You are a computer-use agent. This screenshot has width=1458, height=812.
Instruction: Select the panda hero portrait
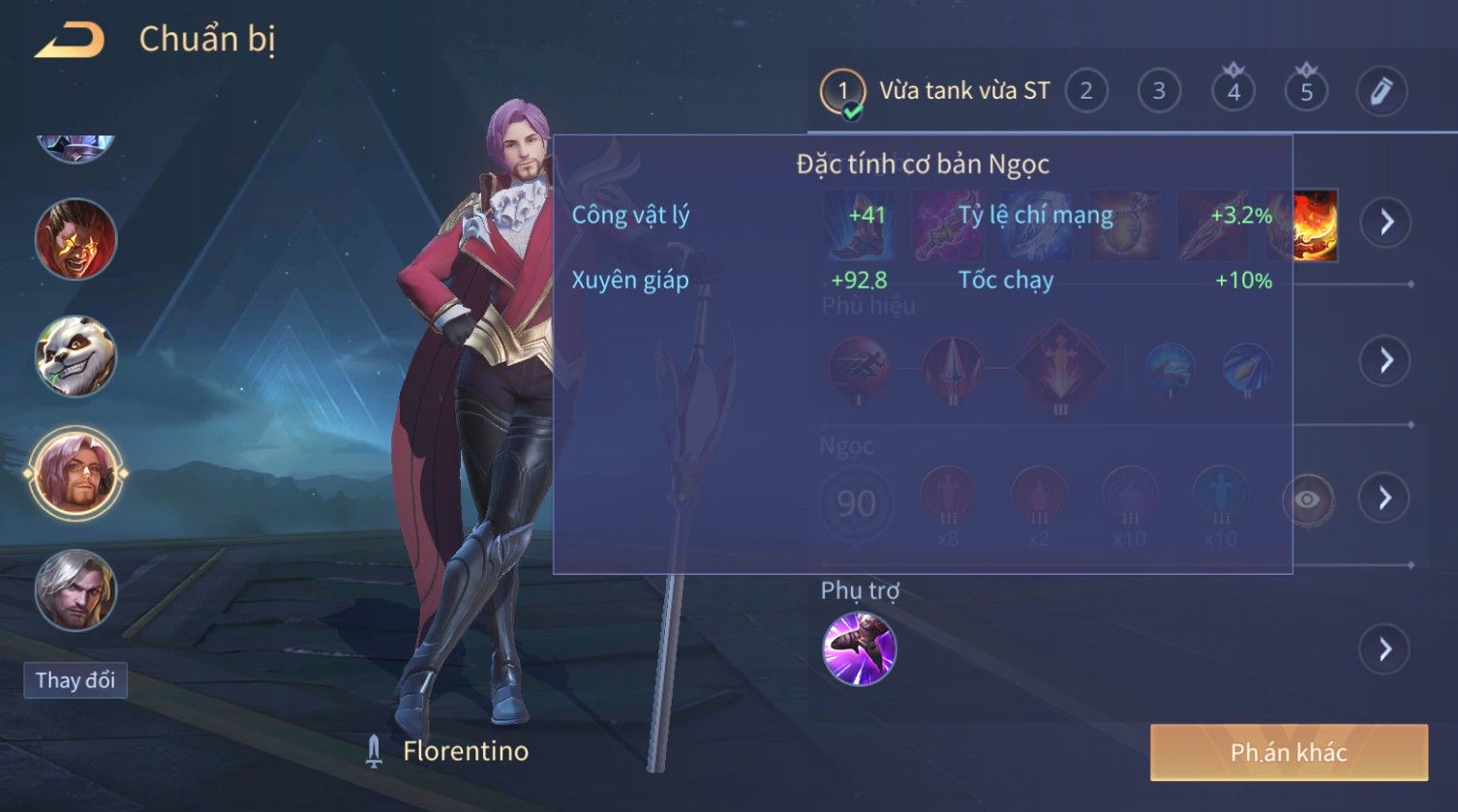tap(76, 356)
